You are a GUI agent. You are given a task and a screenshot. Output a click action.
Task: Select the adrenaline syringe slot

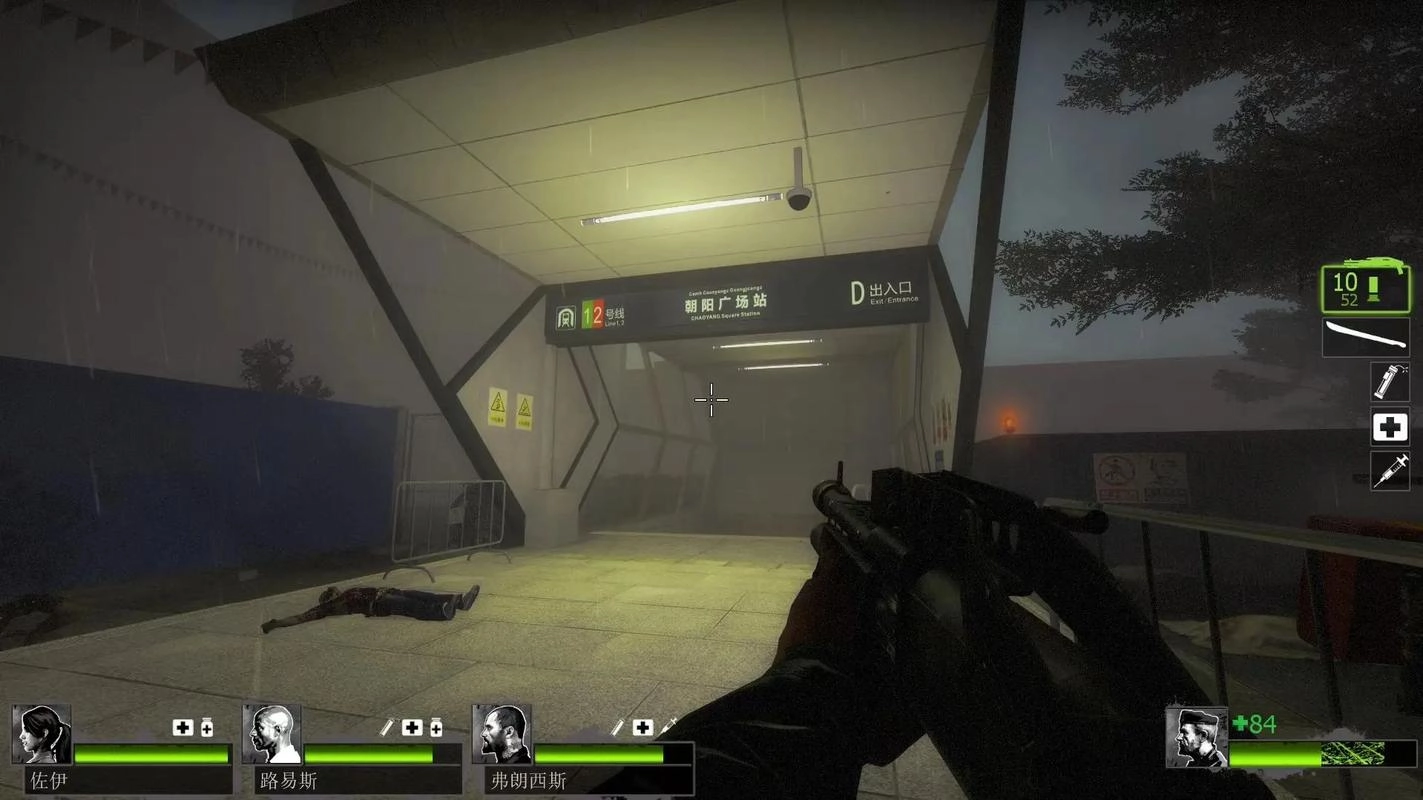(x=1389, y=471)
